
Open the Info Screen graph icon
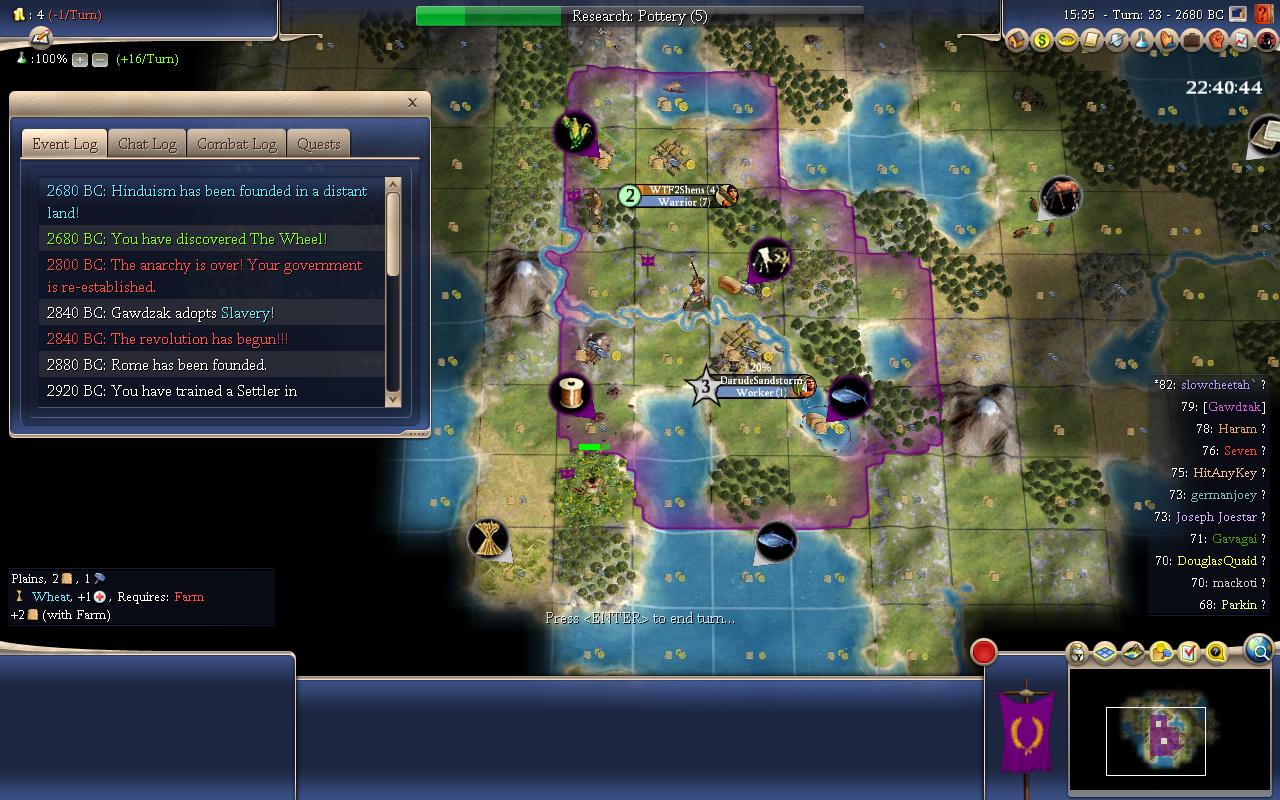pyautogui.click(x=1242, y=41)
